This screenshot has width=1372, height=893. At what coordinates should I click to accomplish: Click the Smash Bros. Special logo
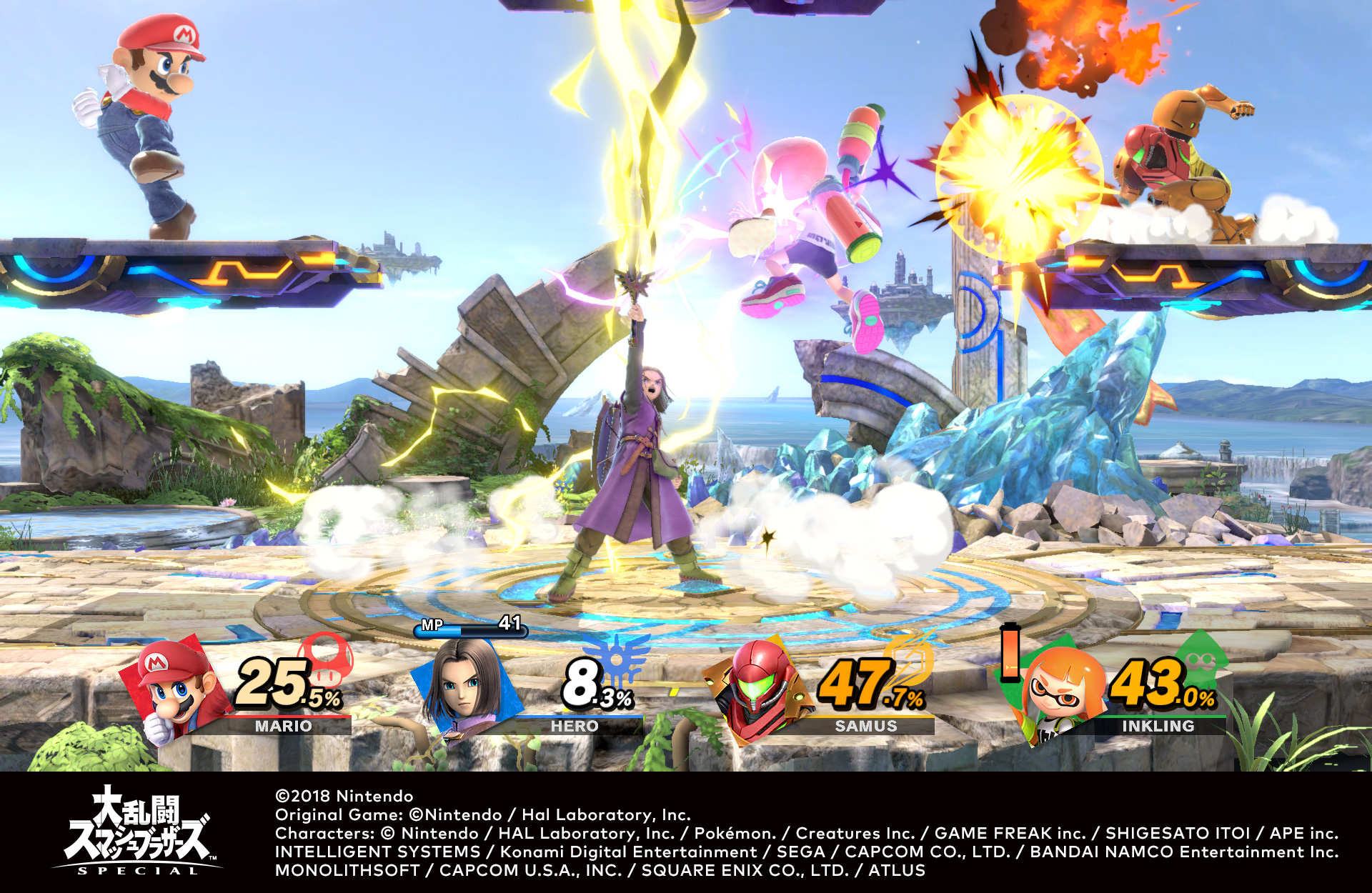click(137, 831)
